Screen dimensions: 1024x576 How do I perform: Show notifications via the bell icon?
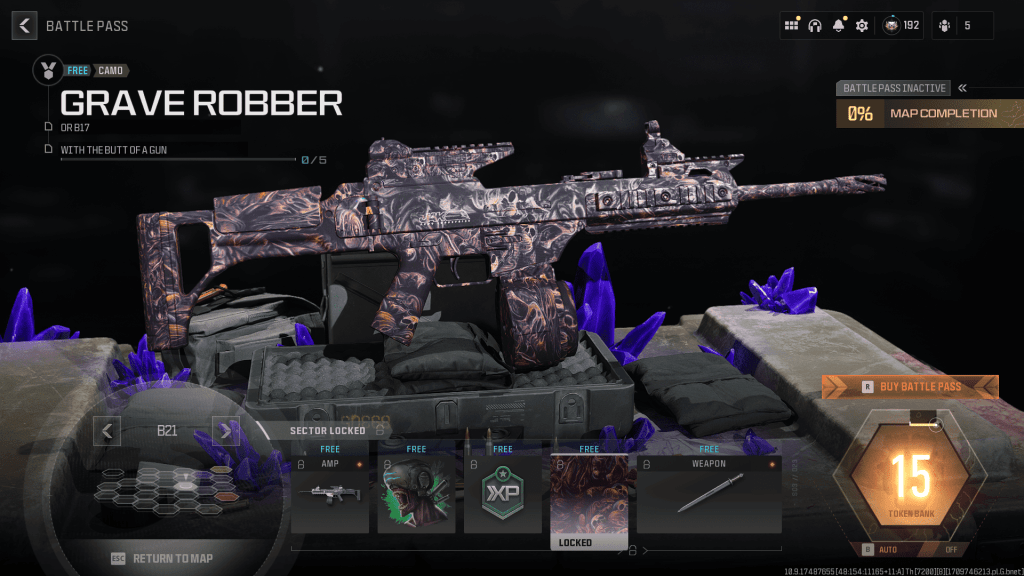coord(838,25)
